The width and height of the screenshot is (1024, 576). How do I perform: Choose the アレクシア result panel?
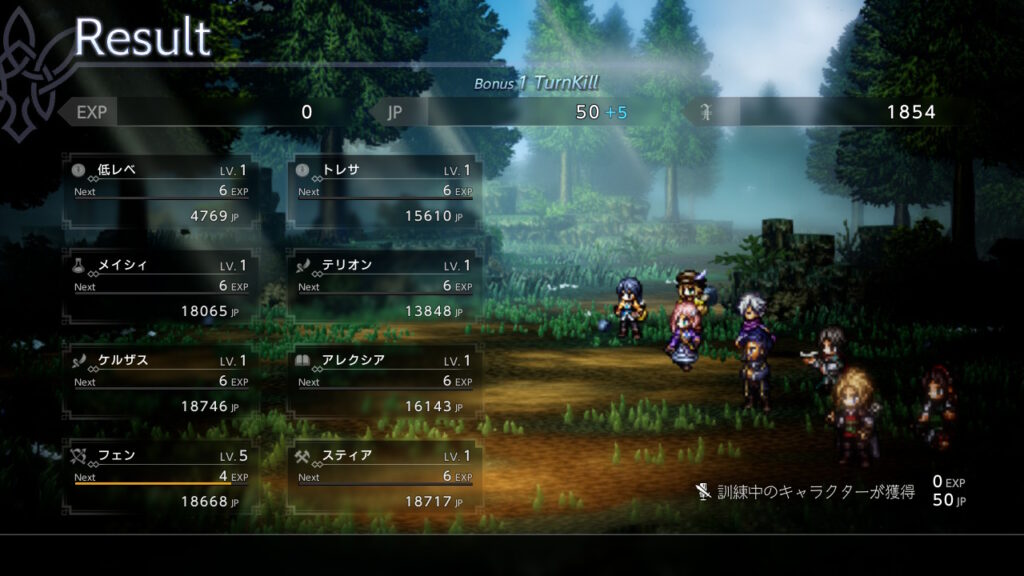point(385,383)
